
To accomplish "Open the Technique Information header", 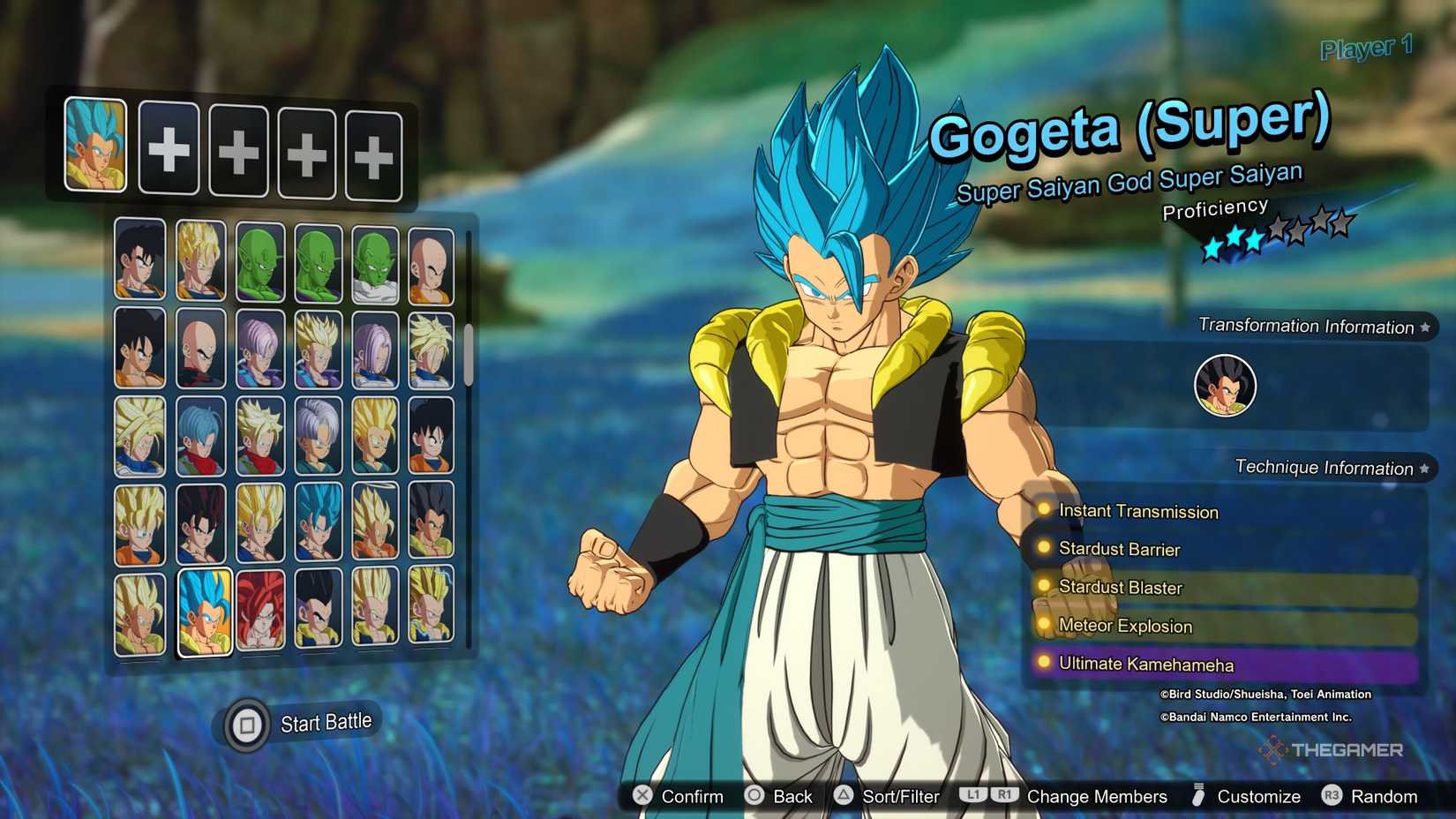I will [x=1324, y=468].
